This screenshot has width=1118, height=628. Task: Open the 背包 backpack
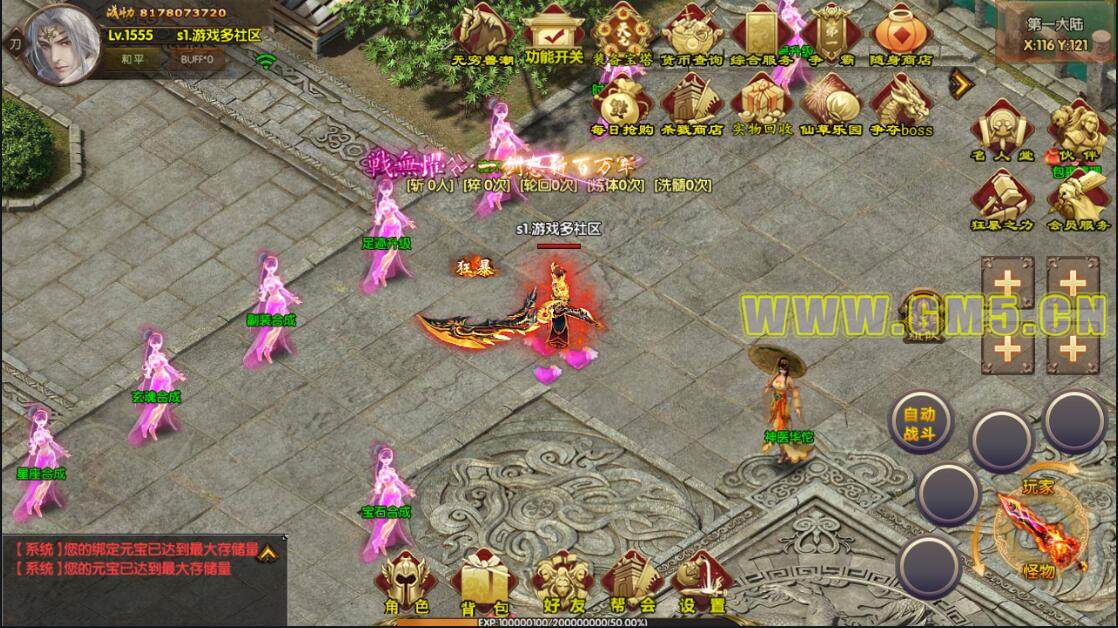pyautogui.click(x=478, y=583)
